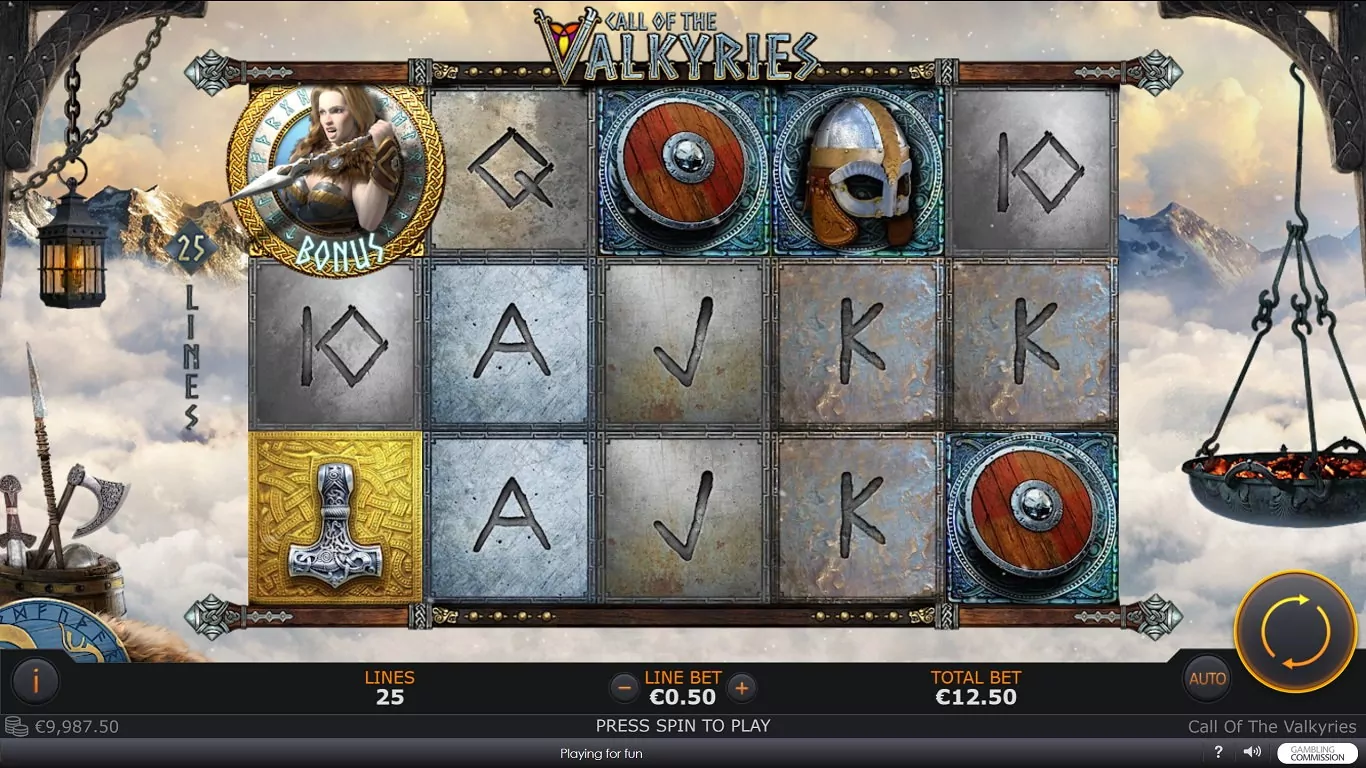Open the info paytable button
Image resolution: width=1366 pixels, height=768 pixels.
pos(36,682)
